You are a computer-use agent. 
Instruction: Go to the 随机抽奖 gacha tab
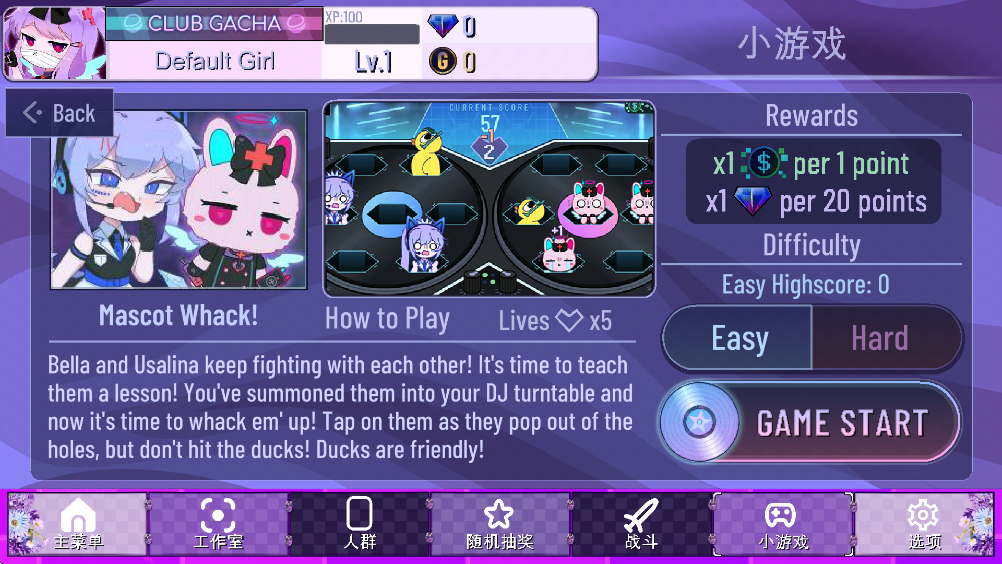(499, 524)
